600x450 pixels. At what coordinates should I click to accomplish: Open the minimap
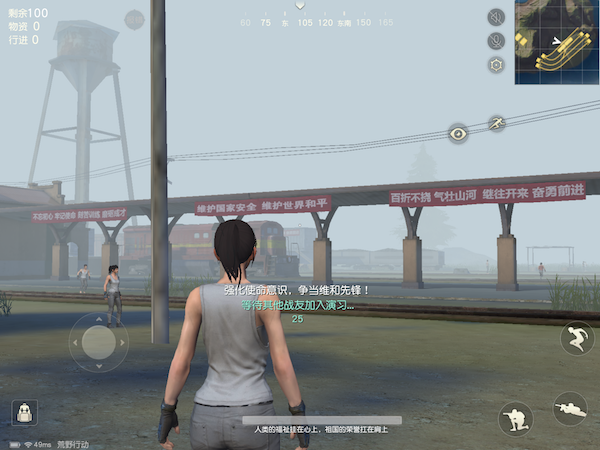point(557,41)
